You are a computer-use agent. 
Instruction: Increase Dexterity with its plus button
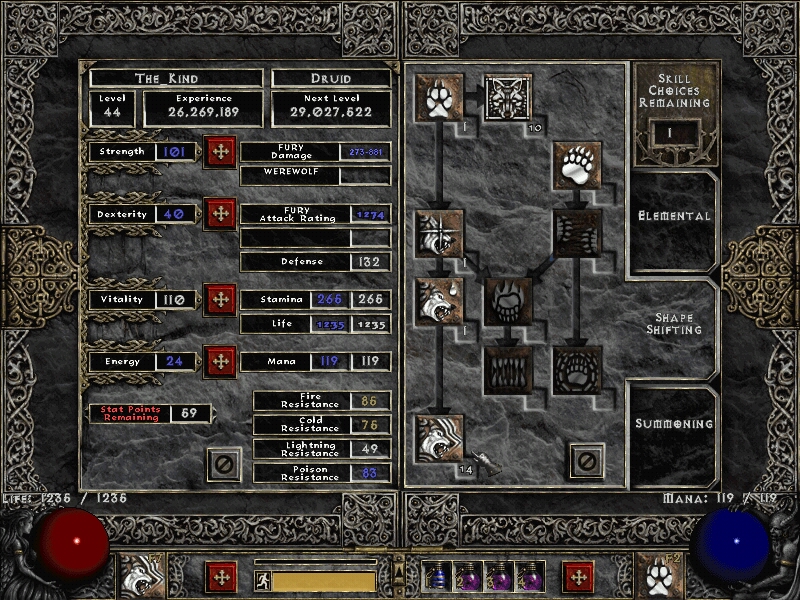click(x=219, y=214)
